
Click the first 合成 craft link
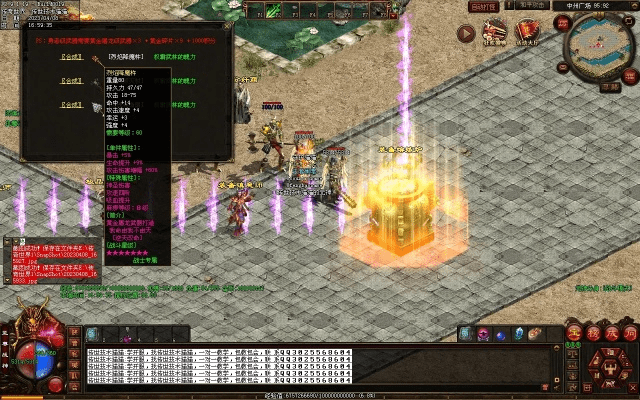[x=71, y=58]
